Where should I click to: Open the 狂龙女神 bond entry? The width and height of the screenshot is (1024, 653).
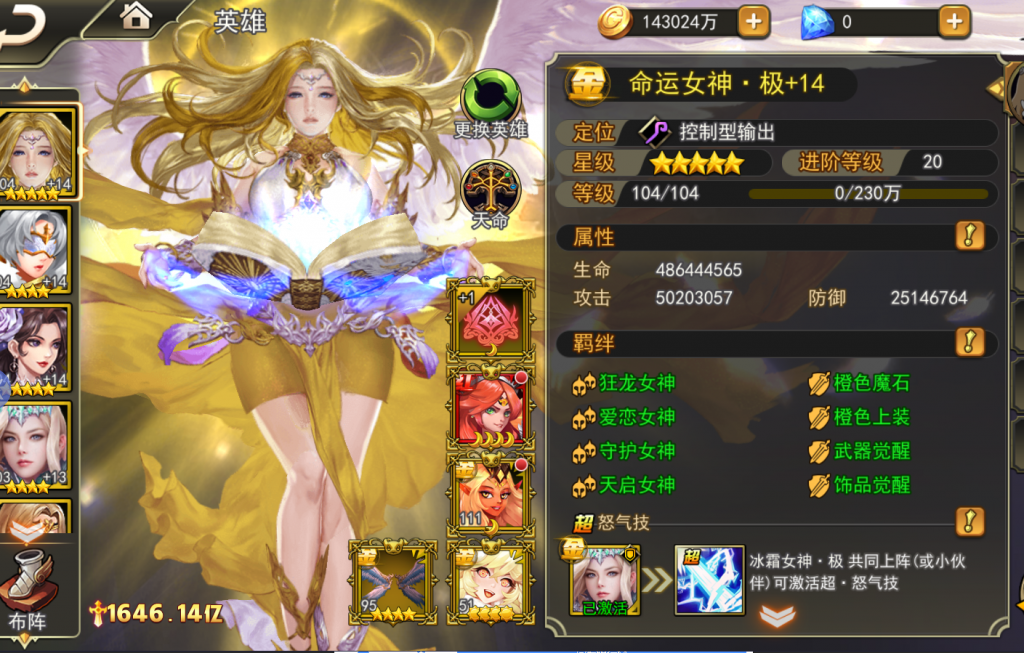[637, 383]
